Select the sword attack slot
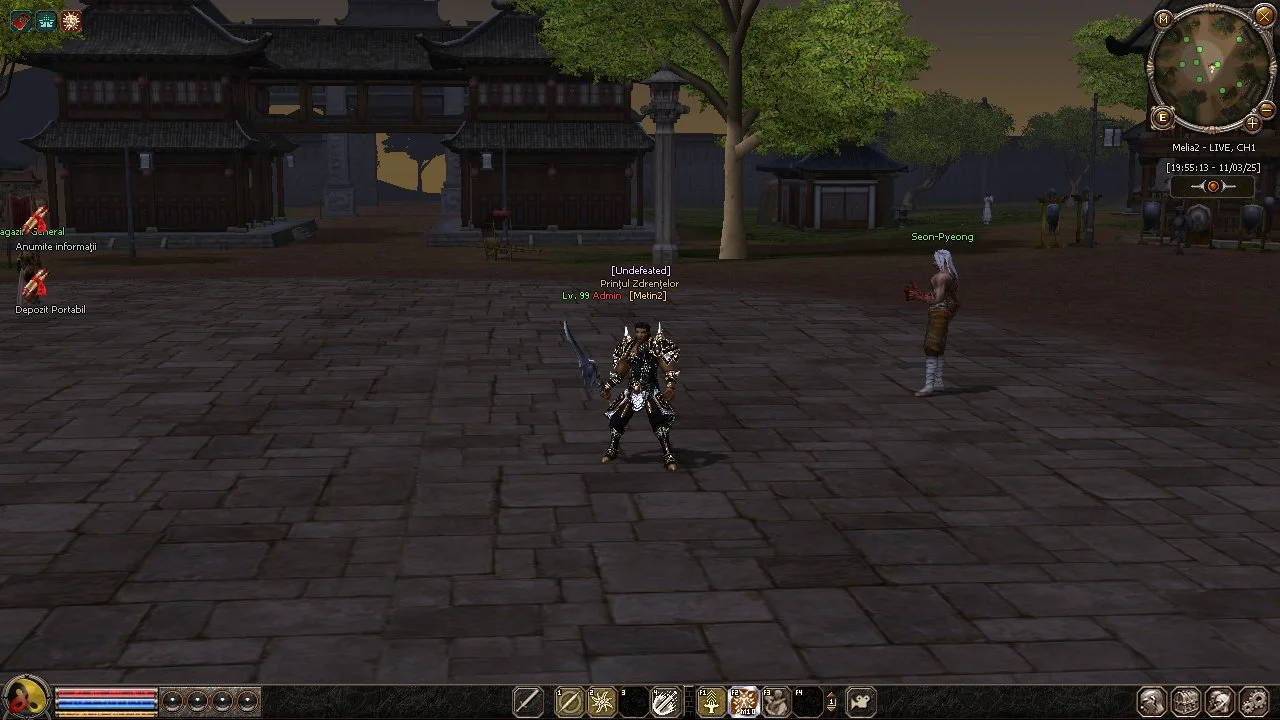1280x720 pixels. pyautogui.click(x=528, y=702)
